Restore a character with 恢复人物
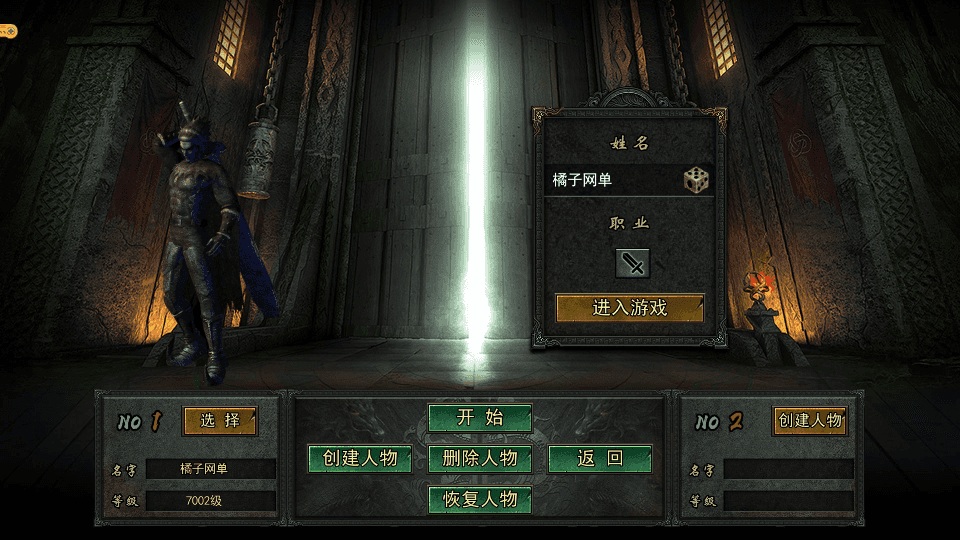960x540 pixels. click(480, 499)
